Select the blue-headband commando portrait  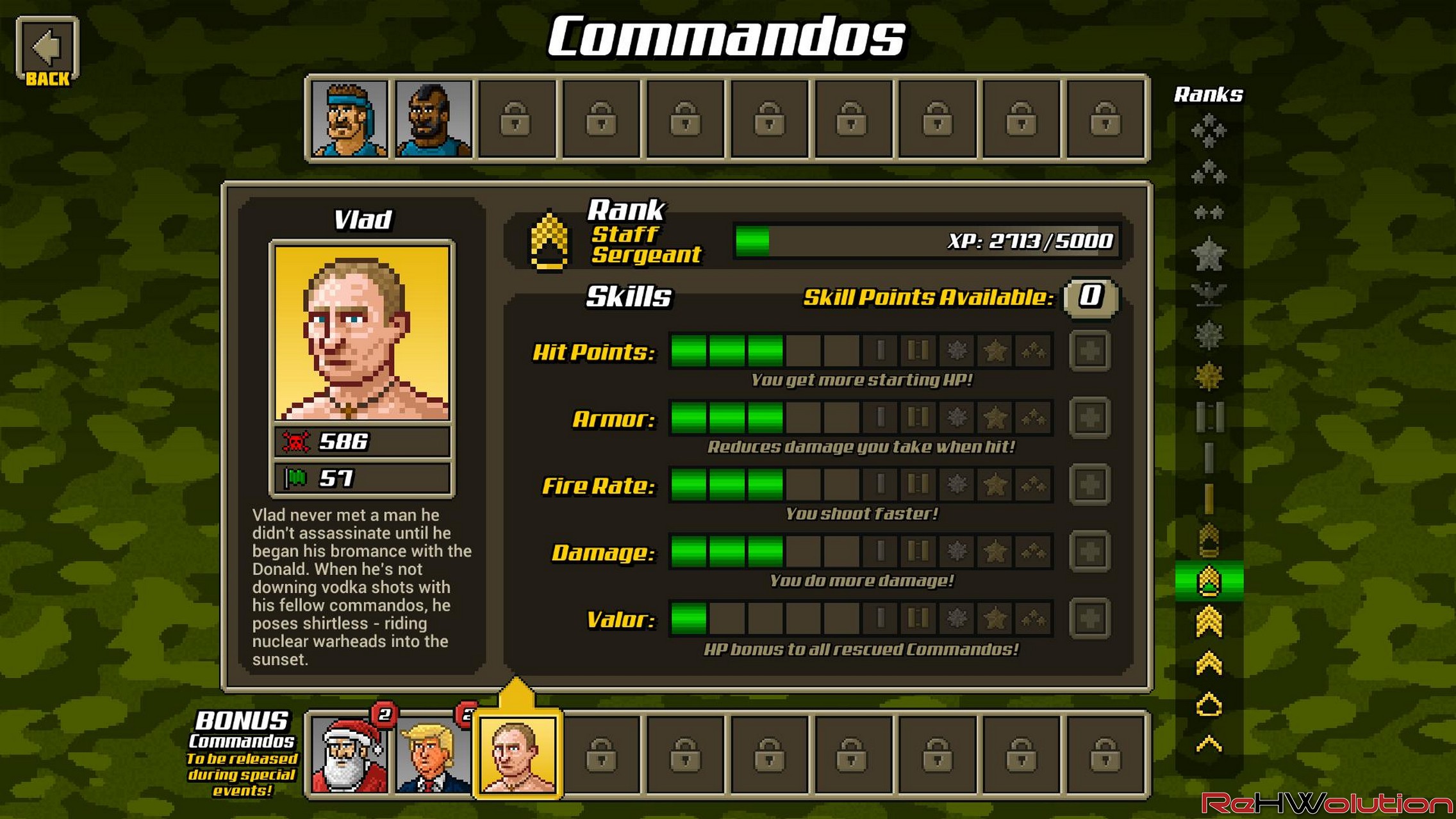350,119
